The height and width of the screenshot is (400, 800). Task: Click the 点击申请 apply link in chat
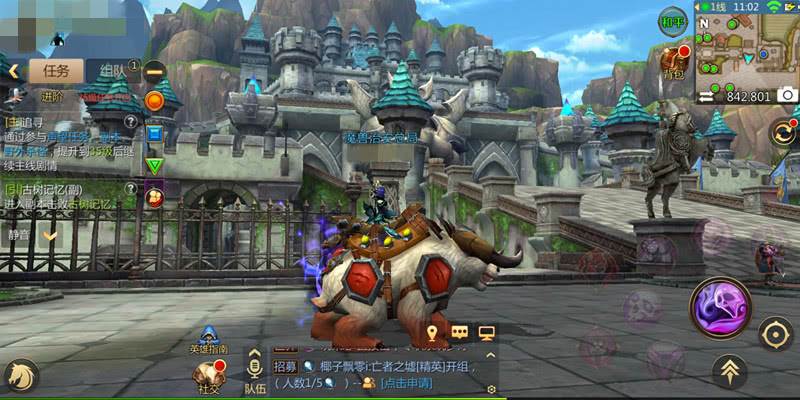(x=406, y=383)
